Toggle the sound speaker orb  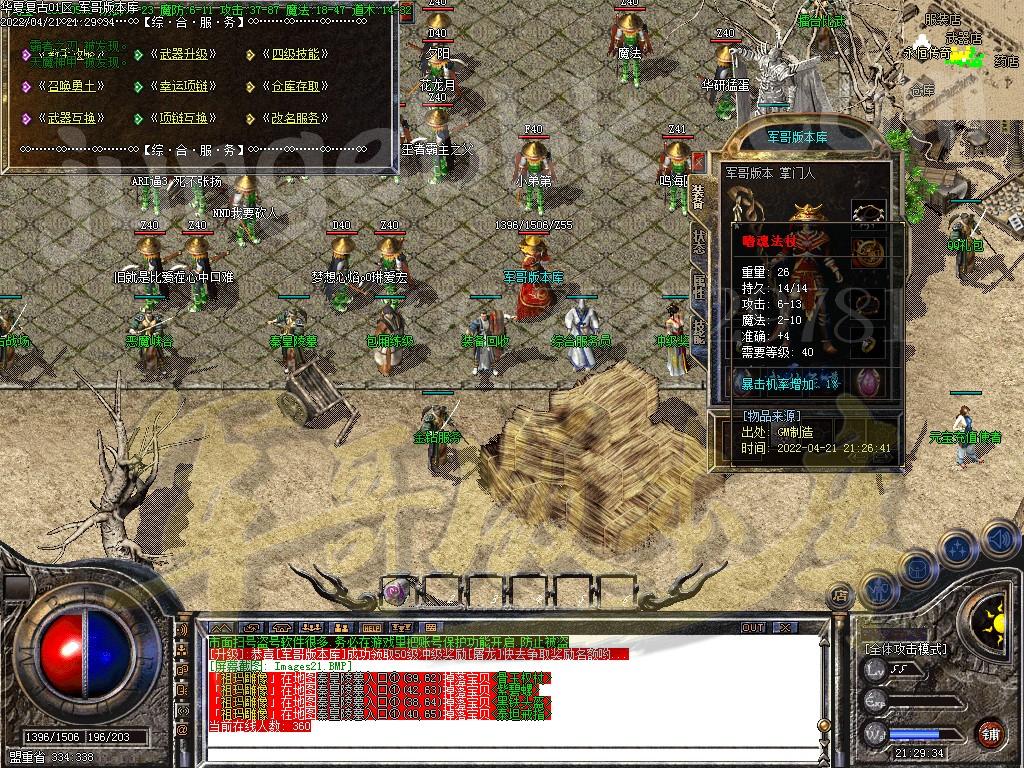pos(999,540)
